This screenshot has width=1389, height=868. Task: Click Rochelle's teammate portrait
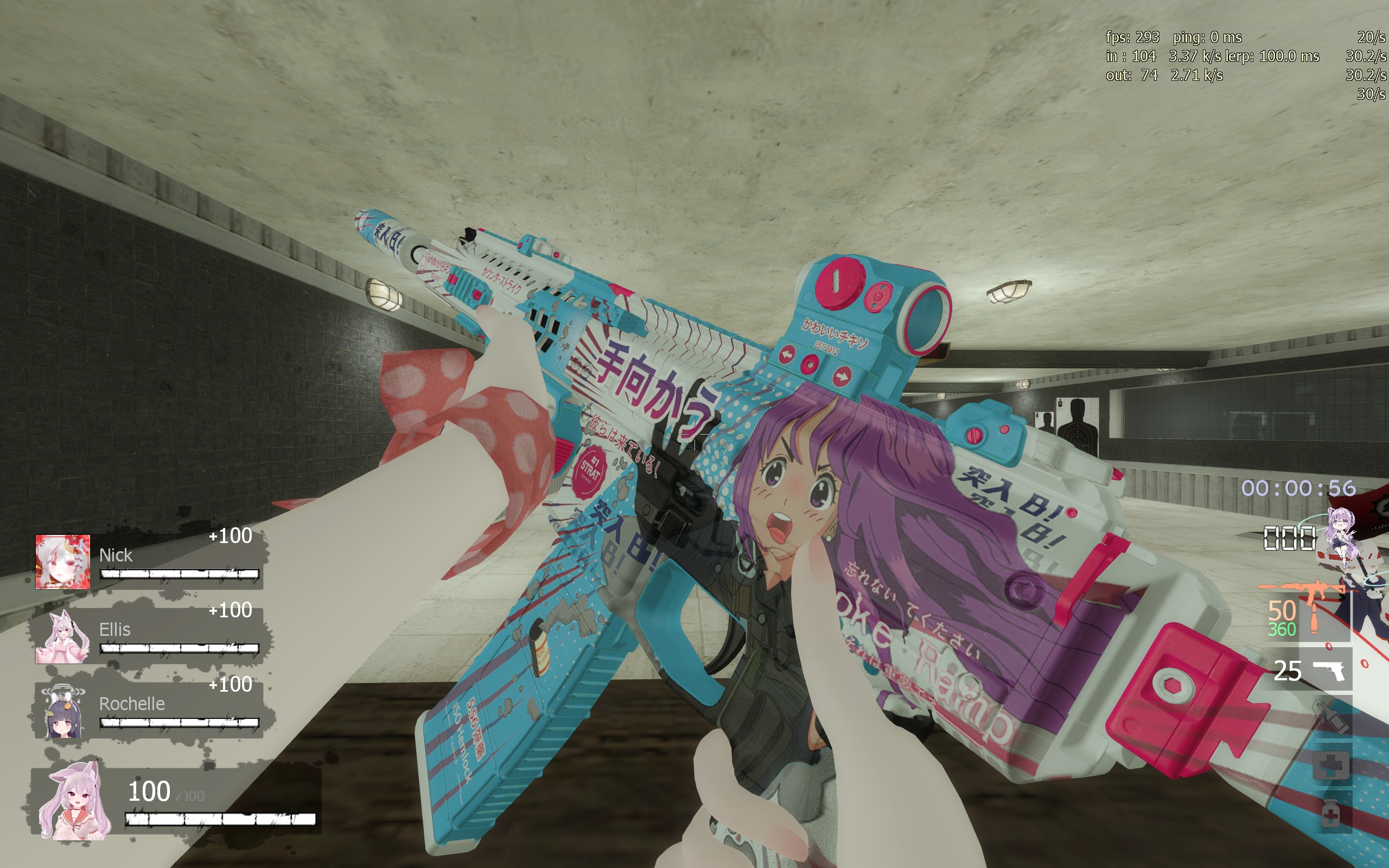tap(62, 710)
